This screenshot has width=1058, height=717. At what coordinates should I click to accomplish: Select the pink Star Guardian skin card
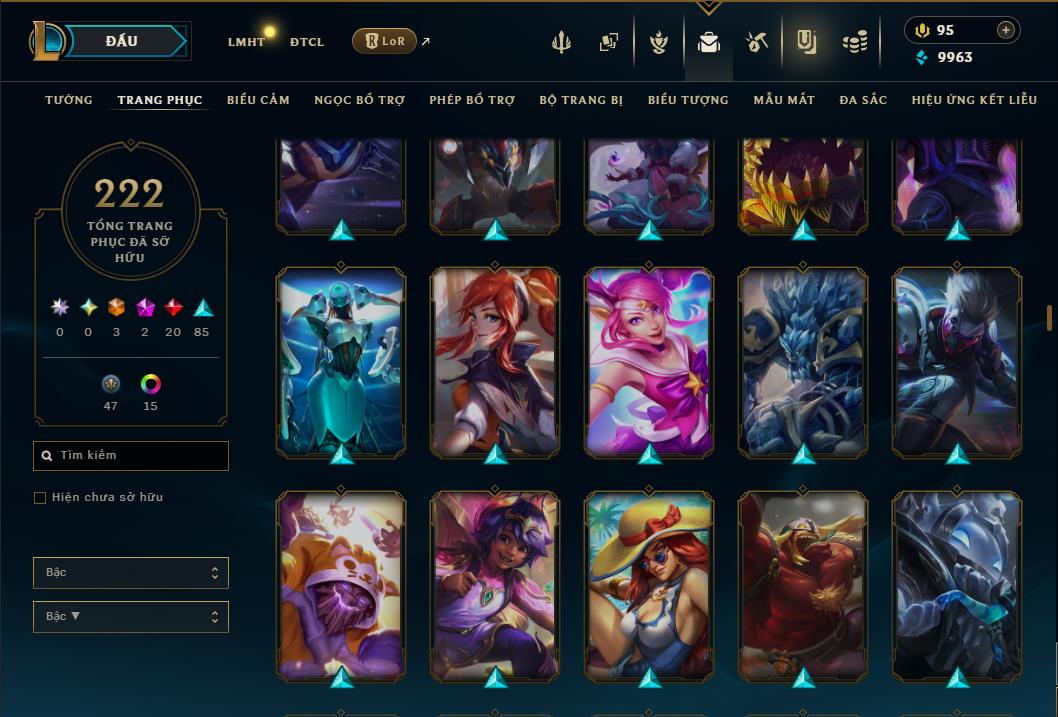pyautogui.click(x=649, y=360)
